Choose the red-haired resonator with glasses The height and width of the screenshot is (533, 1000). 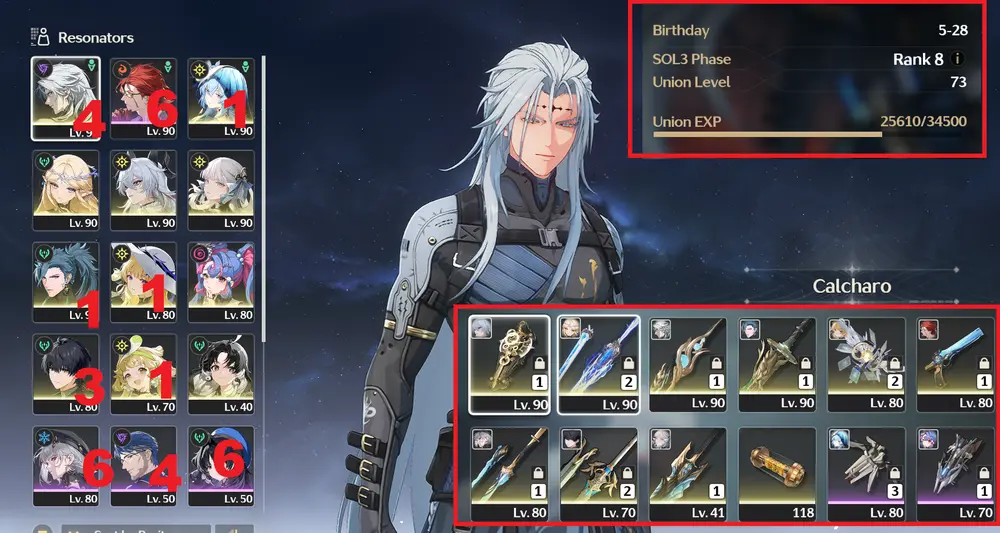[x=143, y=97]
